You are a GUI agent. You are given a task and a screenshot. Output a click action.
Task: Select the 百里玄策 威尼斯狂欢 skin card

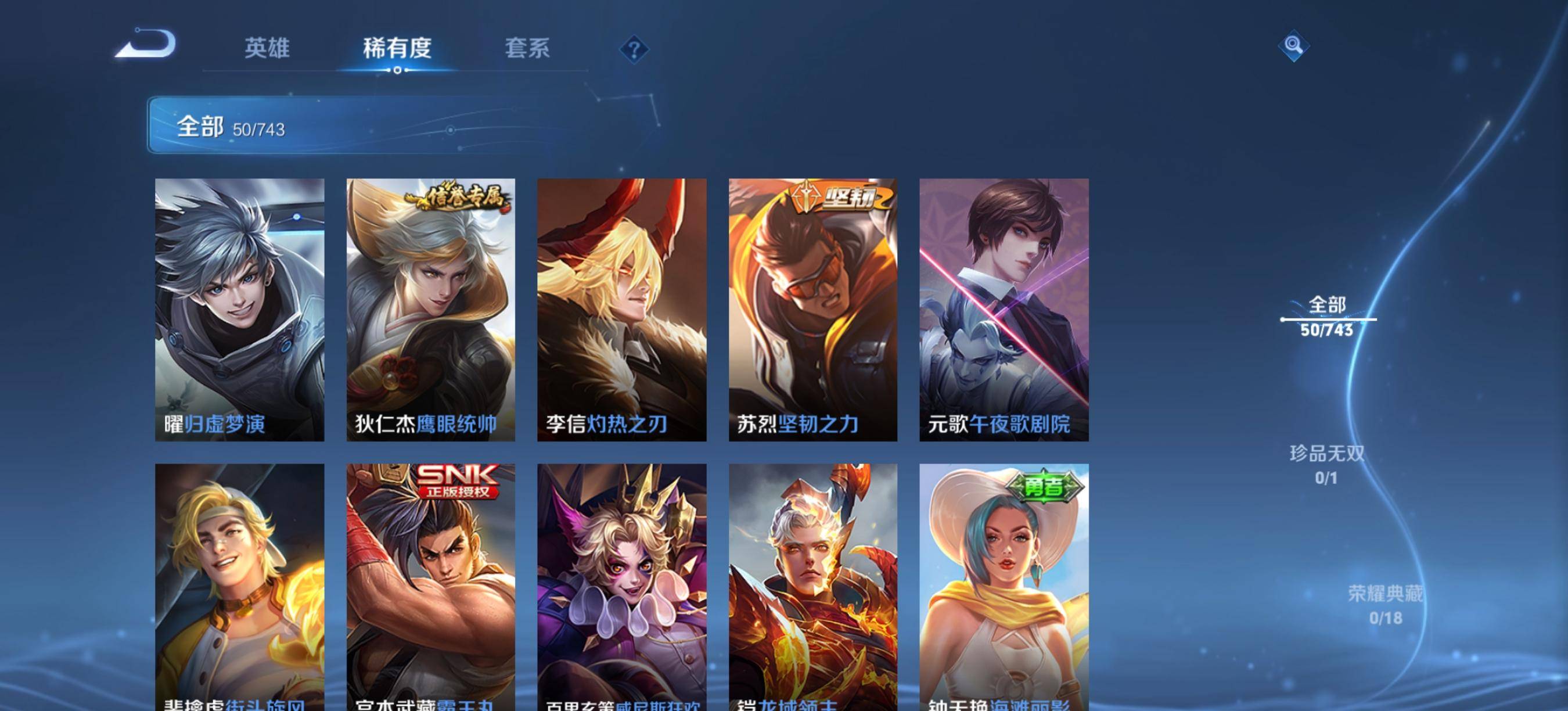tap(621, 586)
